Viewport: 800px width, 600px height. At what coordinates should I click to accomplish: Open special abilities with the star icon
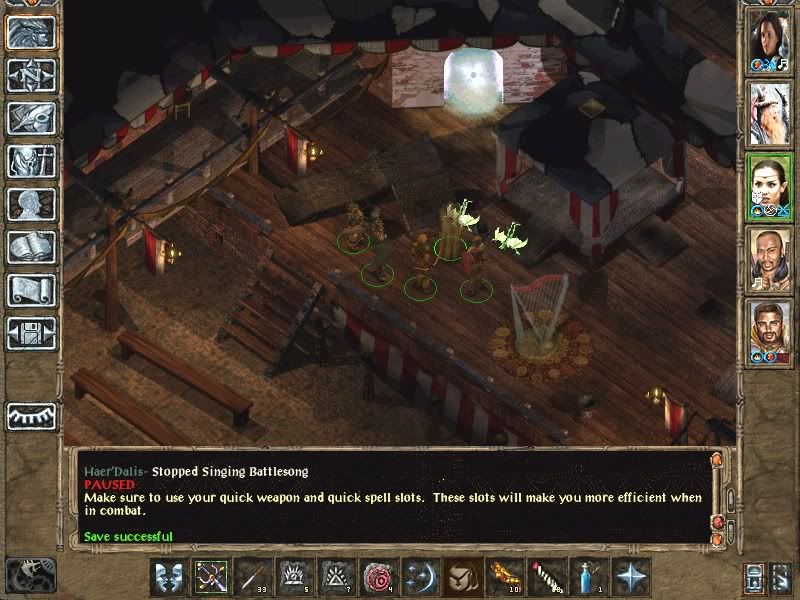pos(630,577)
